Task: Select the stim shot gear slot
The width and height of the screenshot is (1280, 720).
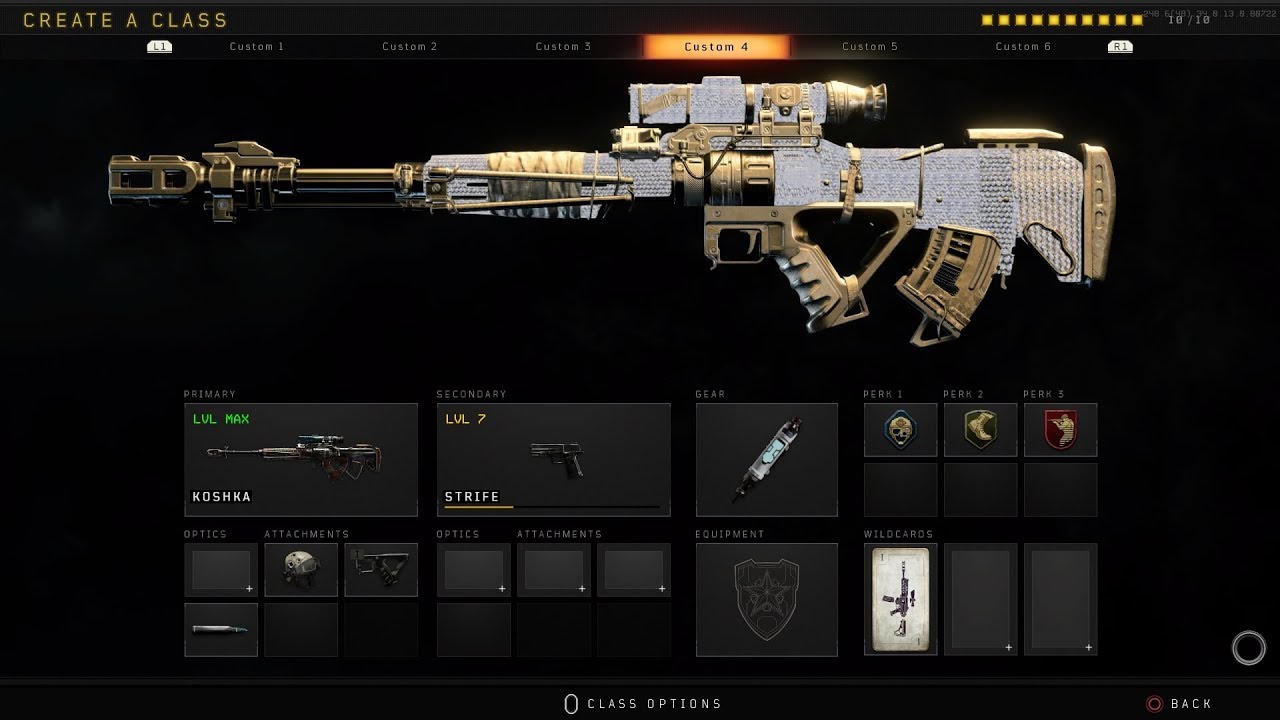Action: point(767,460)
